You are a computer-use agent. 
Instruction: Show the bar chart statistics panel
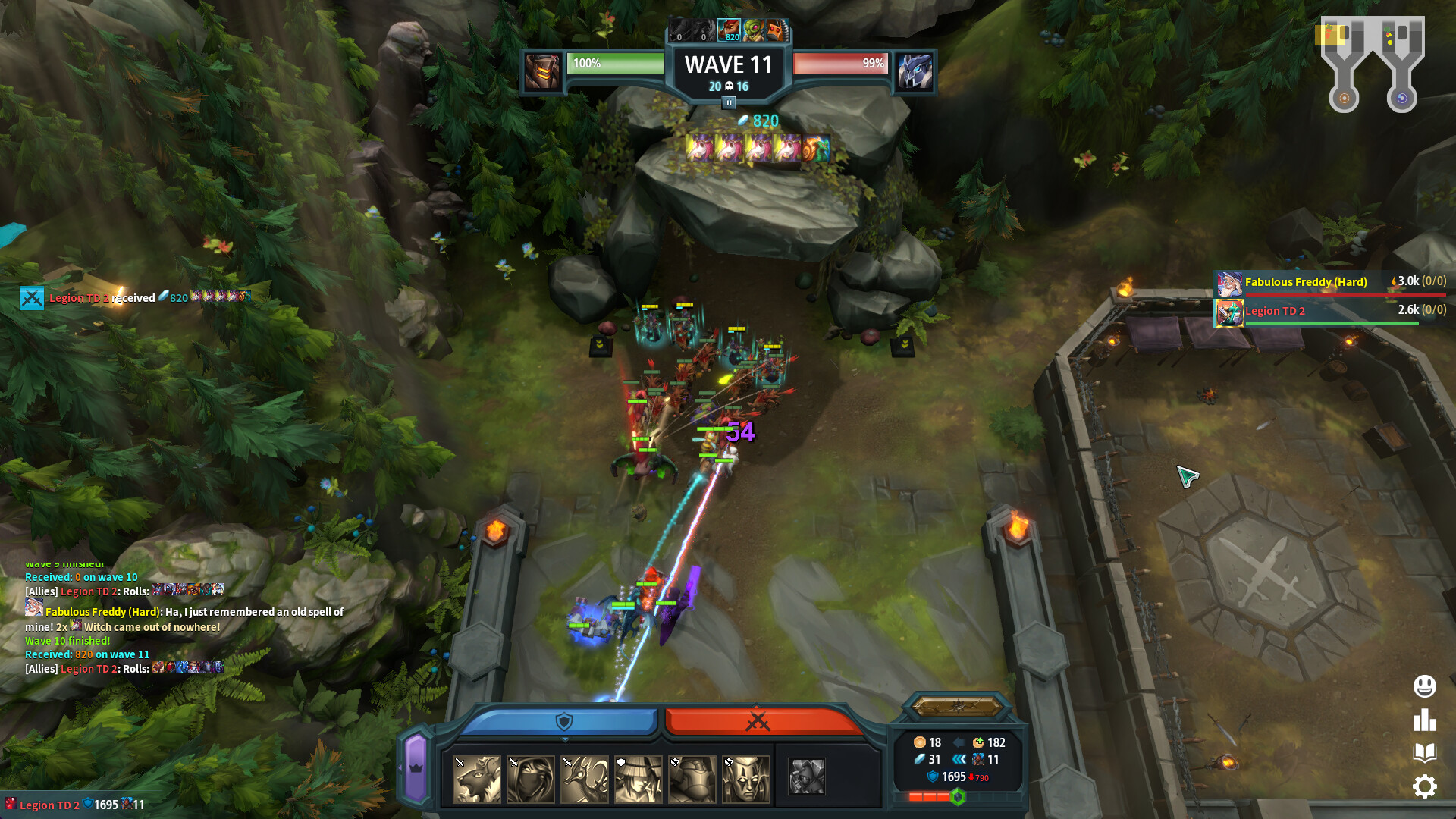tap(1424, 720)
